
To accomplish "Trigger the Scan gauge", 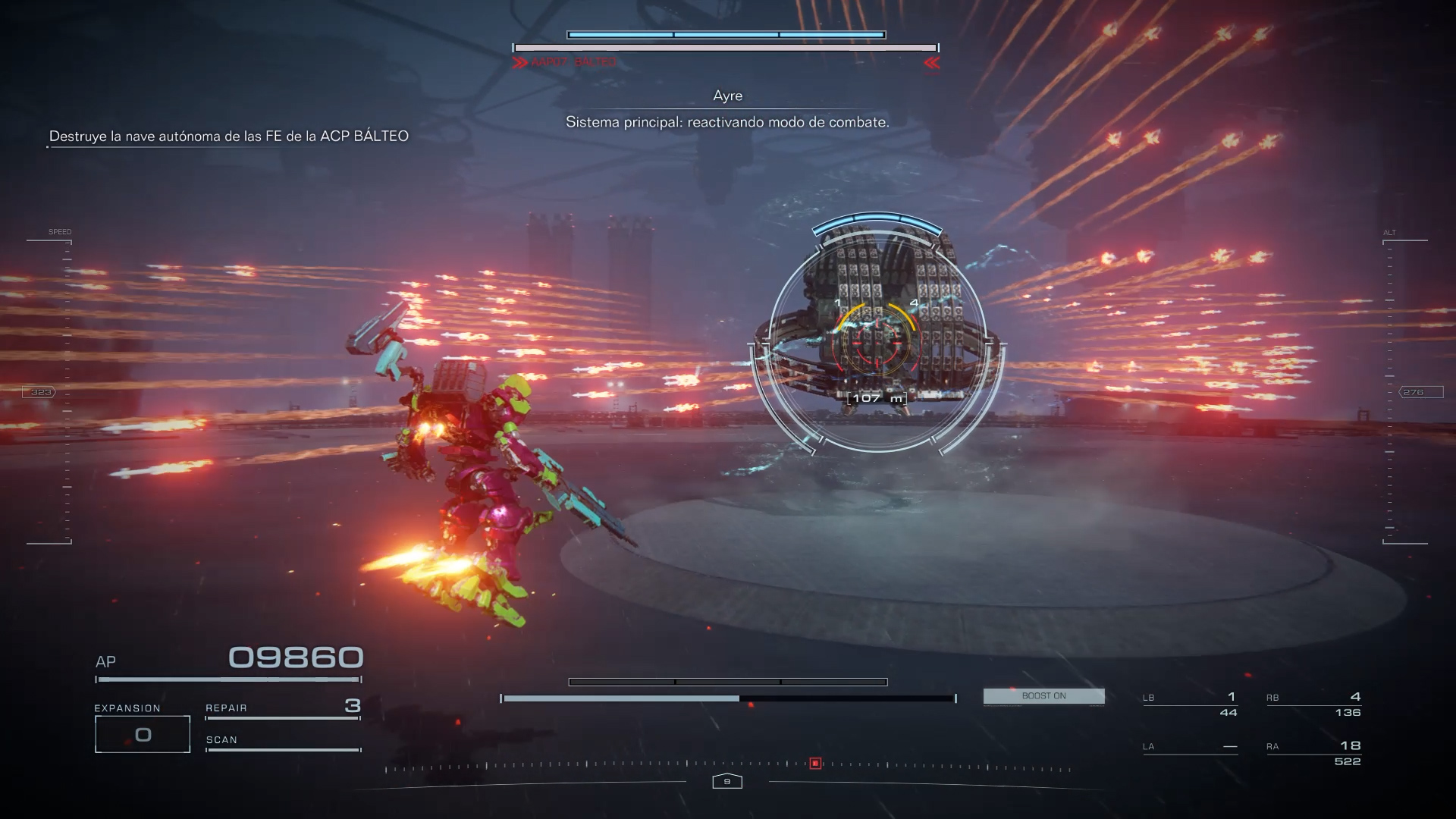I will pyautogui.click(x=282, y=742).
